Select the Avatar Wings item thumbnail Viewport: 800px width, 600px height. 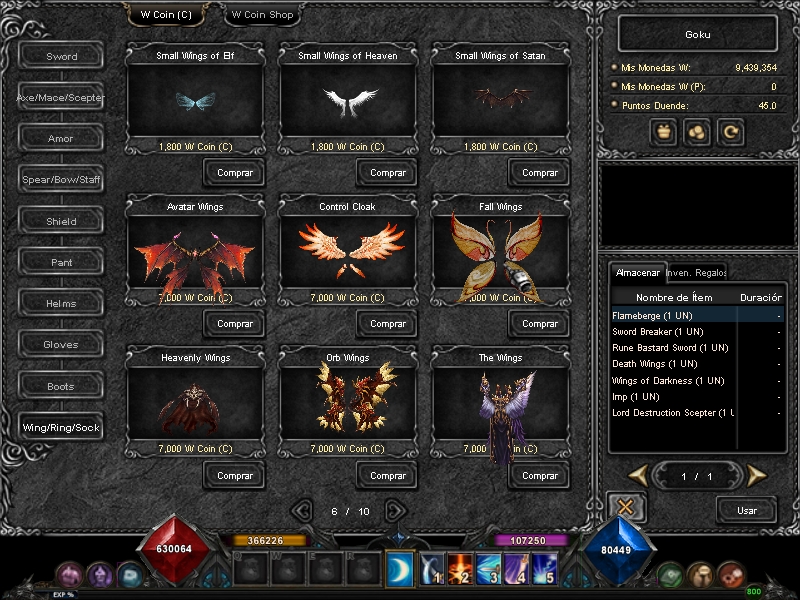click(195, 257)
